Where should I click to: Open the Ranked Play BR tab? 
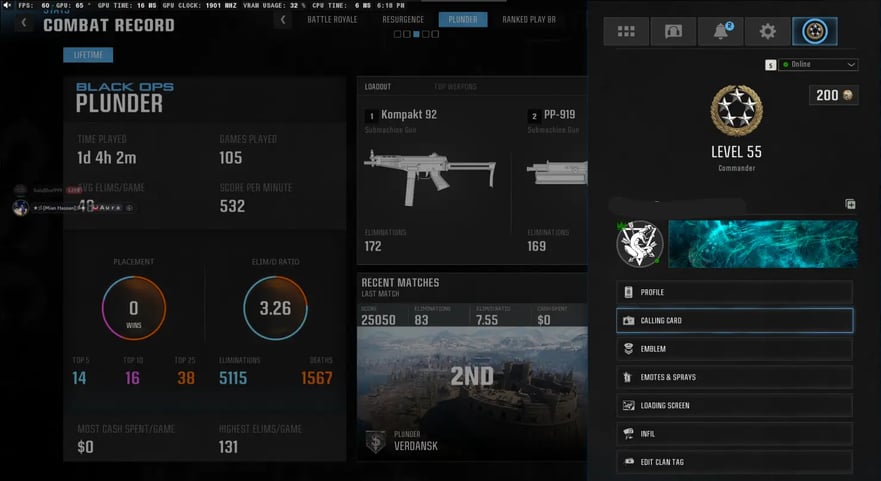528,19
